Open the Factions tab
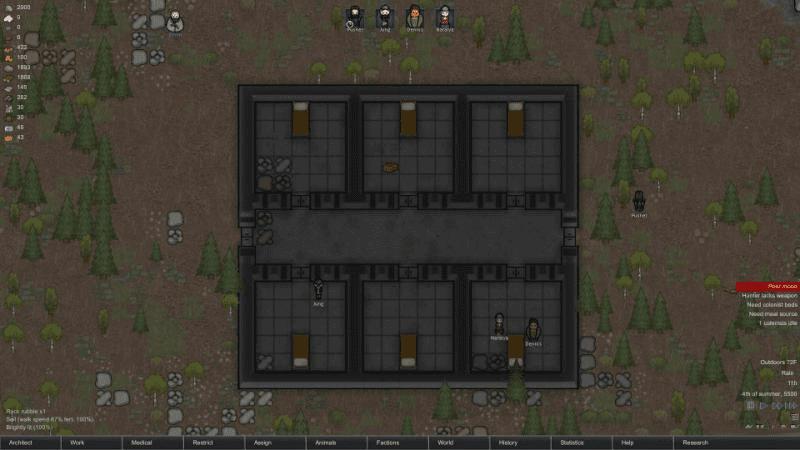The width and height of the screenshot is (800, 450). click(x=397, y=442)
